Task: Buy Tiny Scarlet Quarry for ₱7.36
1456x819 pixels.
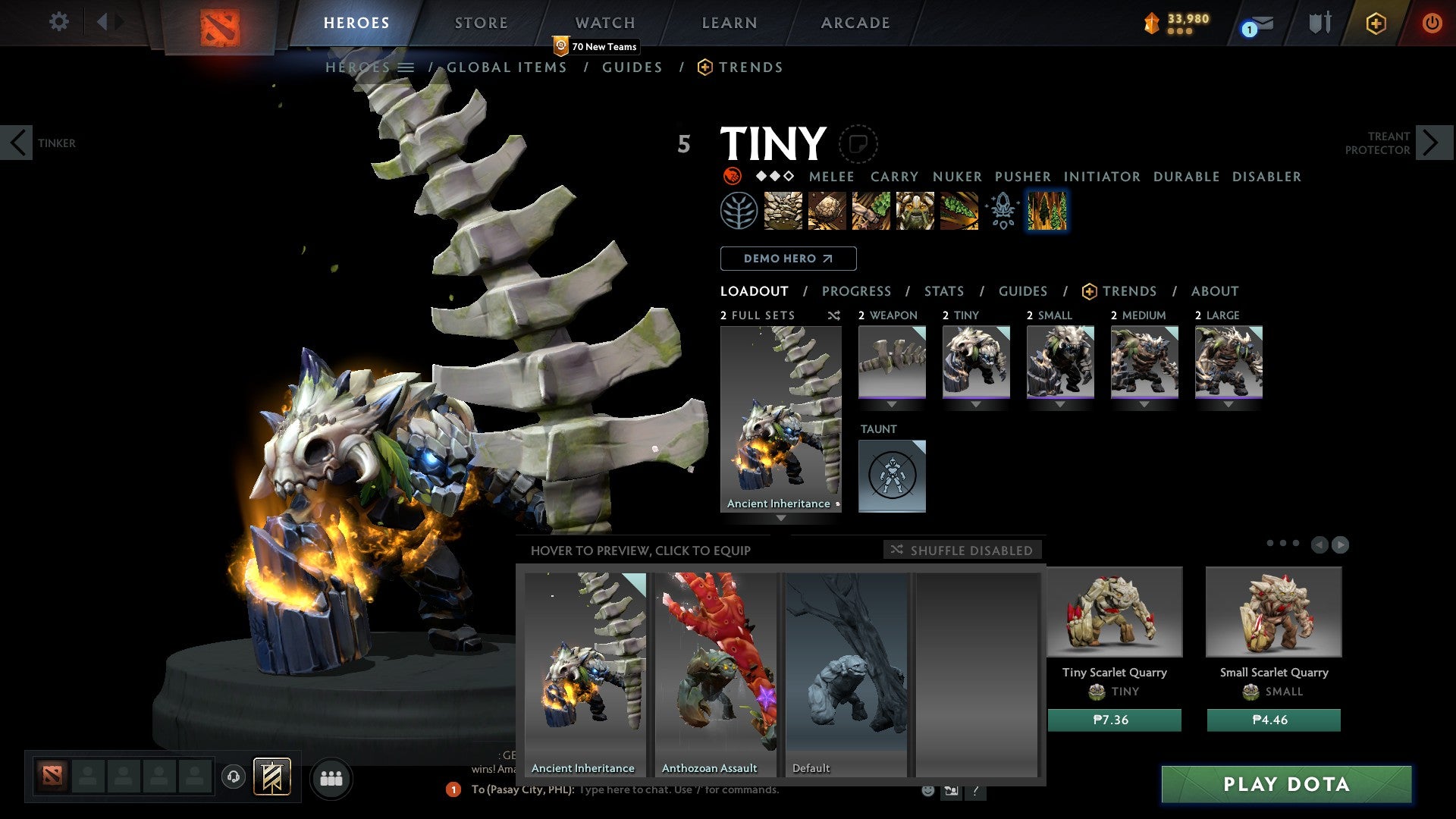Action: tap(1114, 720)
